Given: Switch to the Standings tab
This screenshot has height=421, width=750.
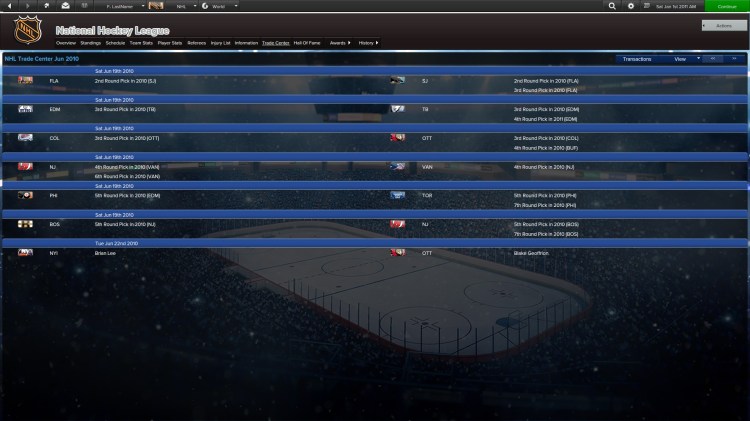Looking at the screenshot, I should point(90,44).
